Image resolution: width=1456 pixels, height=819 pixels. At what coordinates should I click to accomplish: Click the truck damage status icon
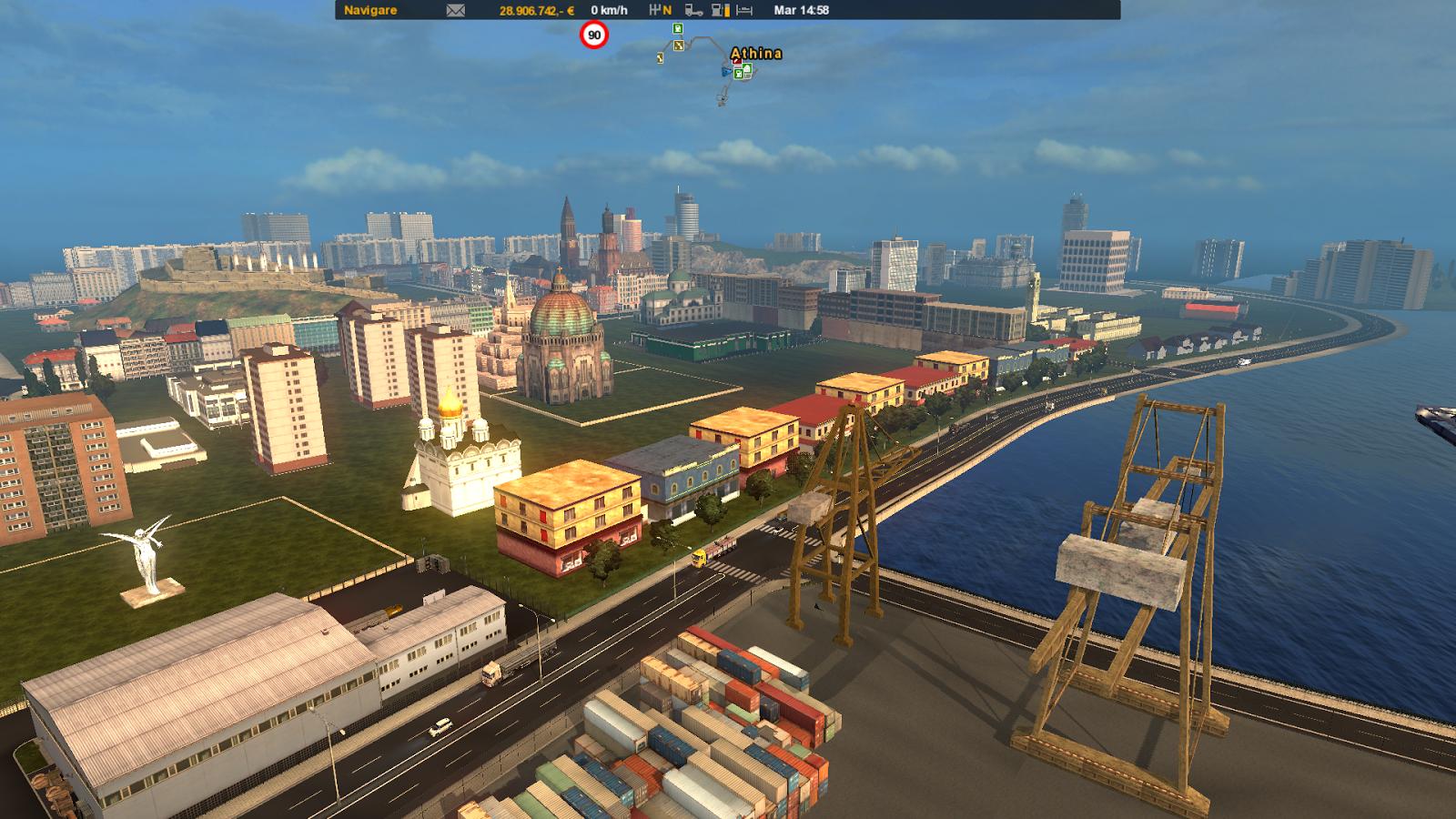[693, 10]
